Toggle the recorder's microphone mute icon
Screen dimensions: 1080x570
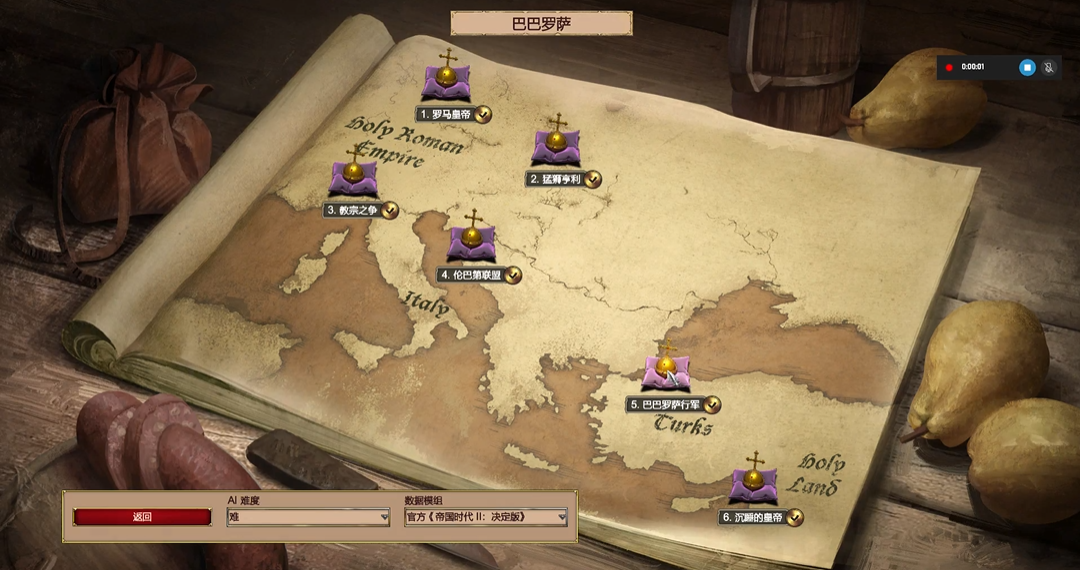click(1049, 67)
